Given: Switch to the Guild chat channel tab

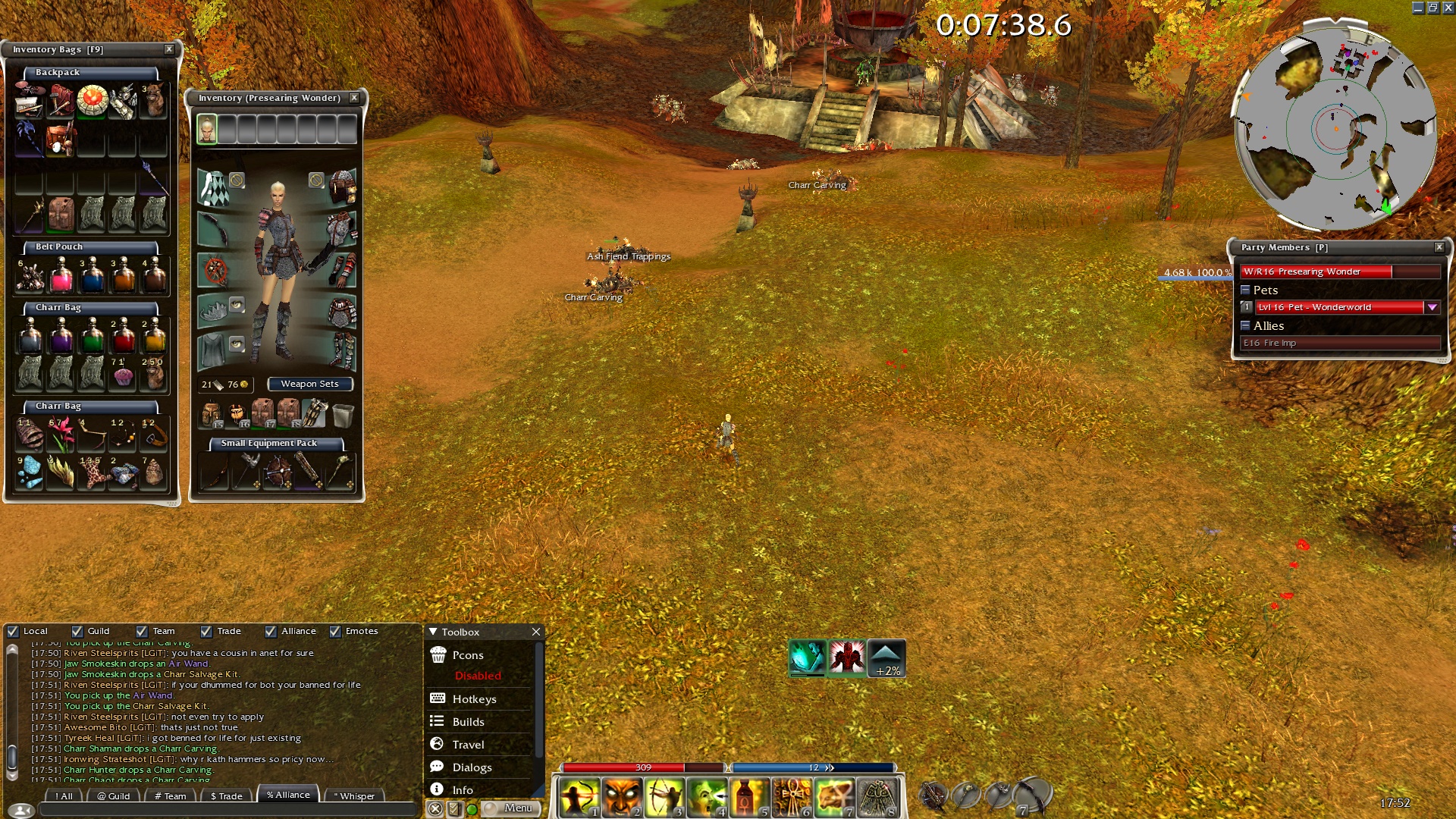Looking at the screenshot, I should coord(114,796).
